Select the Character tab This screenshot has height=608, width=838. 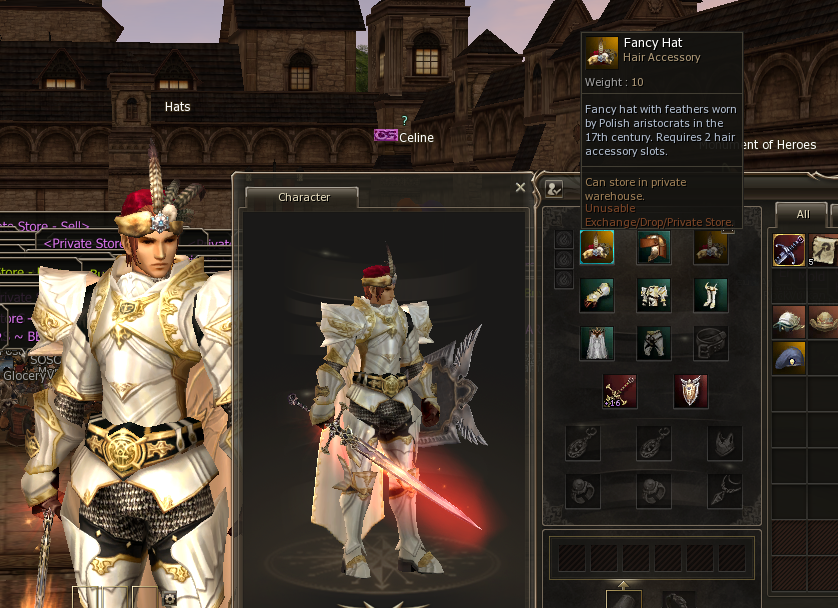click(303, 197)
